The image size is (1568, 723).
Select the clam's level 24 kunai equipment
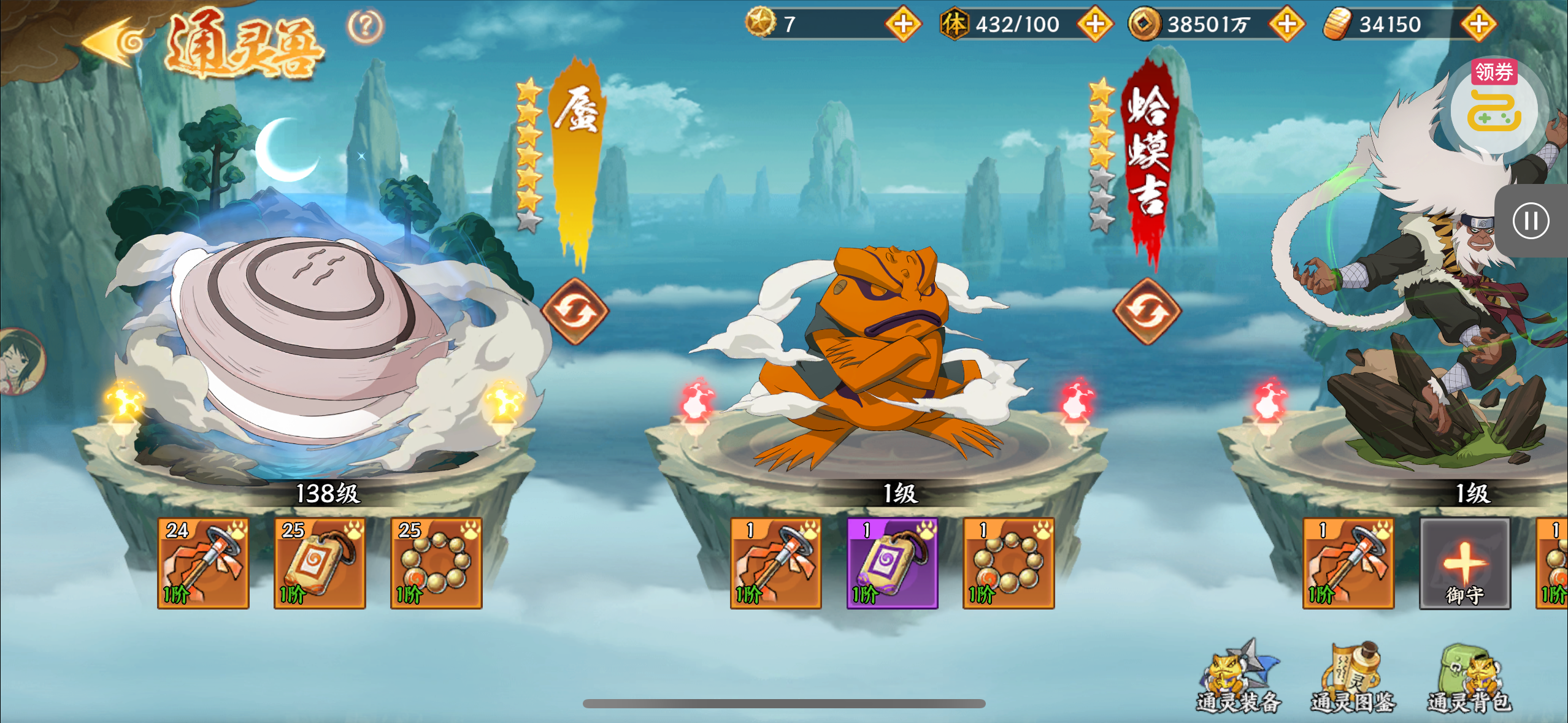[x=203, y=563]
